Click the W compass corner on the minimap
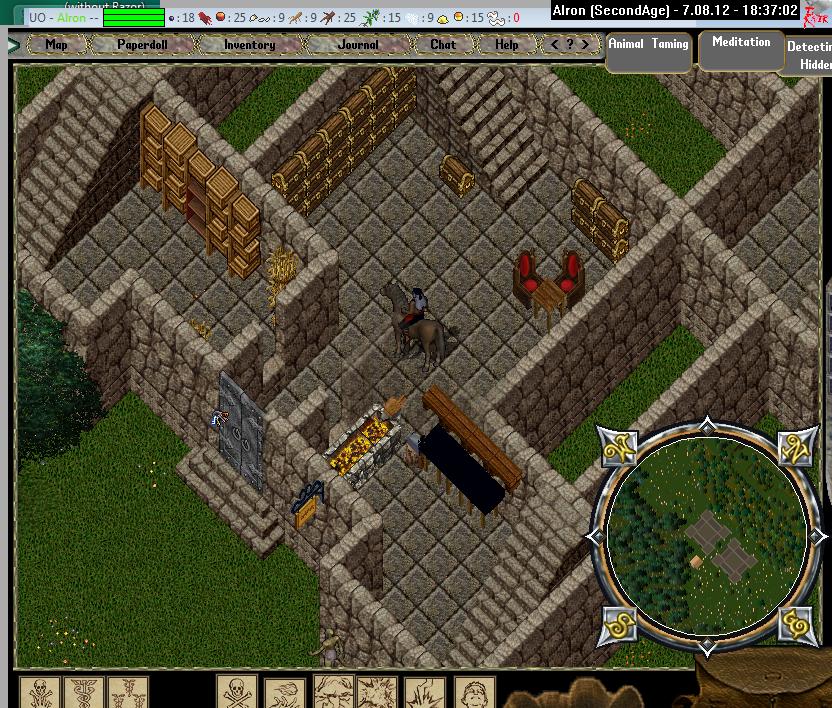 [x=620, y=449]
